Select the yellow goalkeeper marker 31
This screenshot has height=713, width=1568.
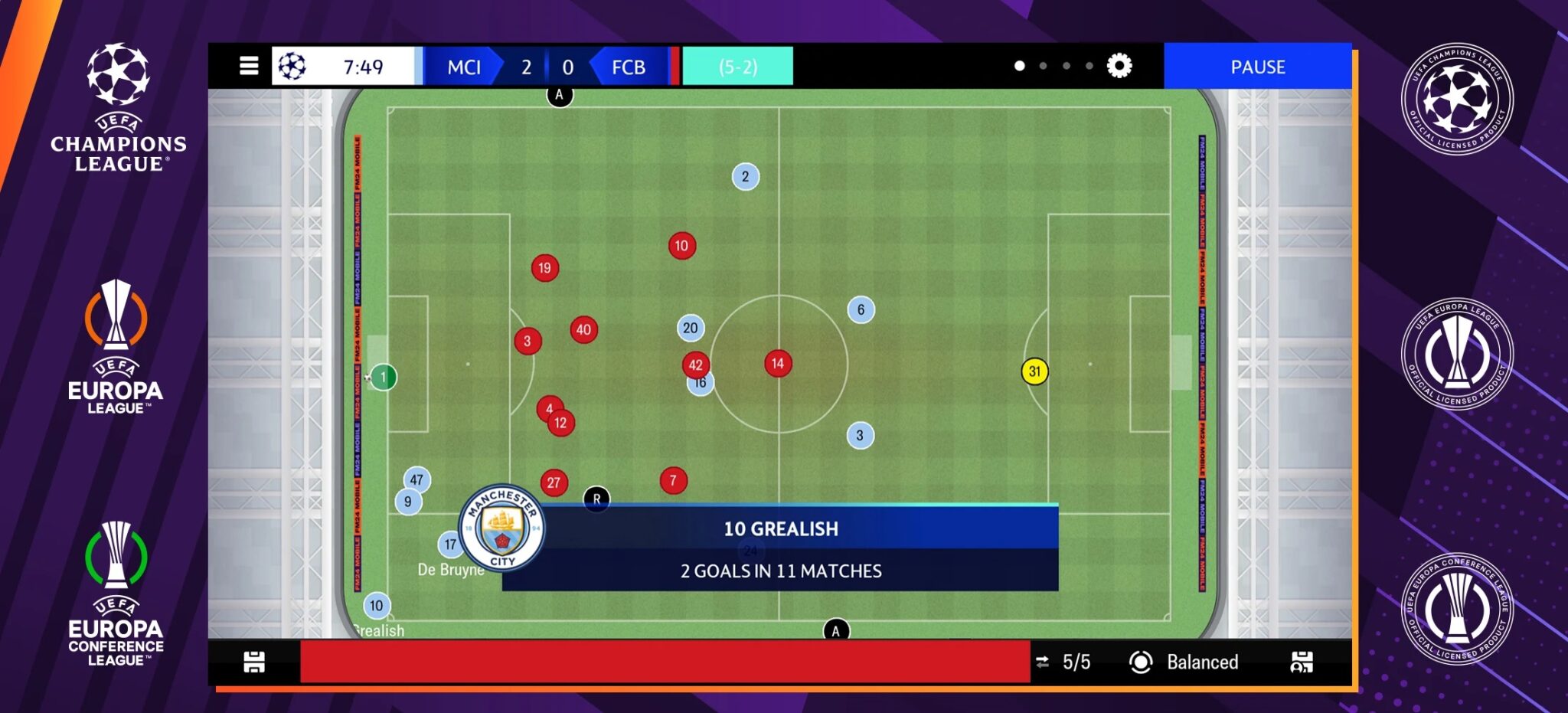[1035, 372]
